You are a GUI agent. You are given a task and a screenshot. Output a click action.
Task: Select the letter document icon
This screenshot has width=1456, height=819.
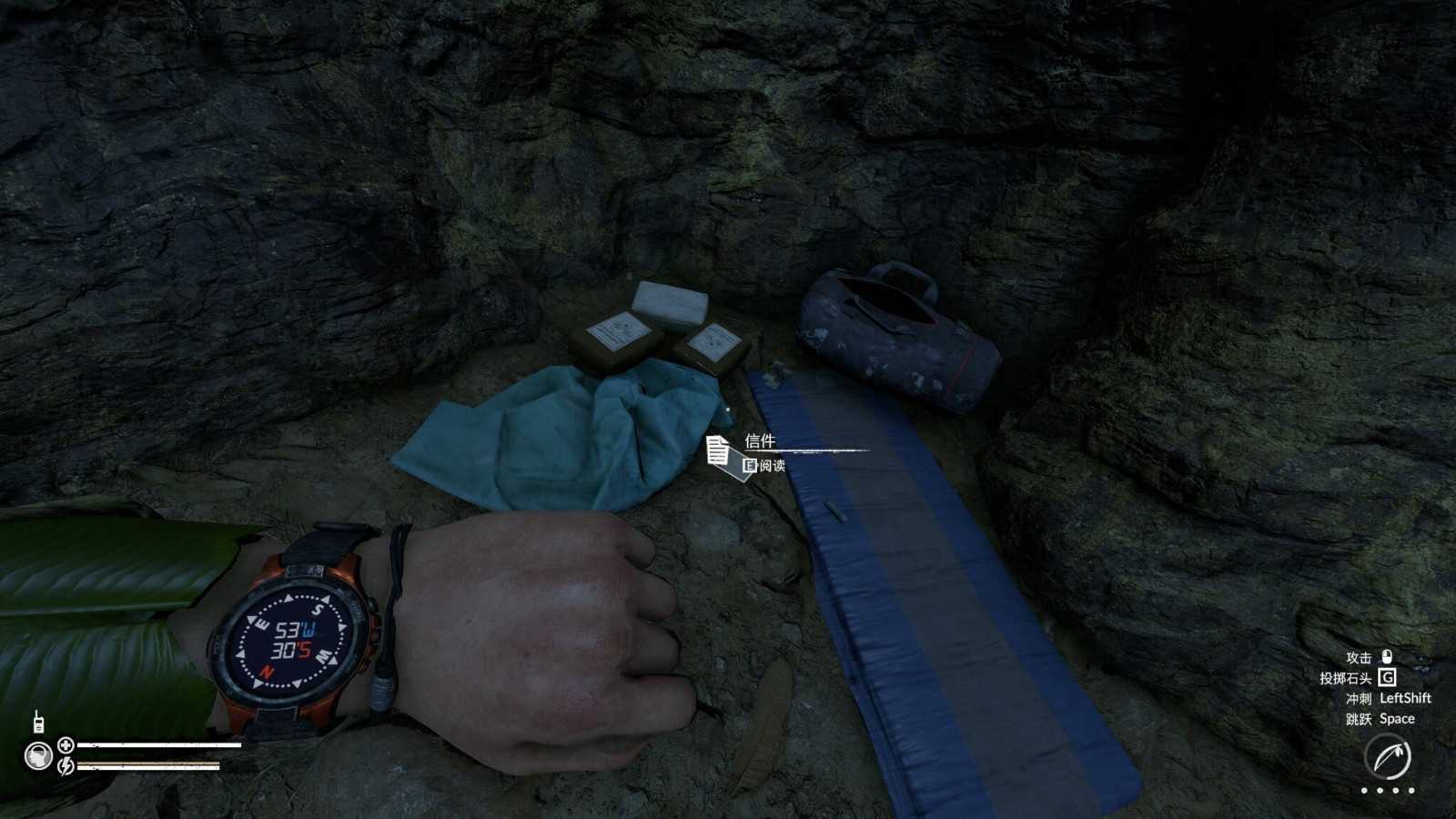coord(718,450)
